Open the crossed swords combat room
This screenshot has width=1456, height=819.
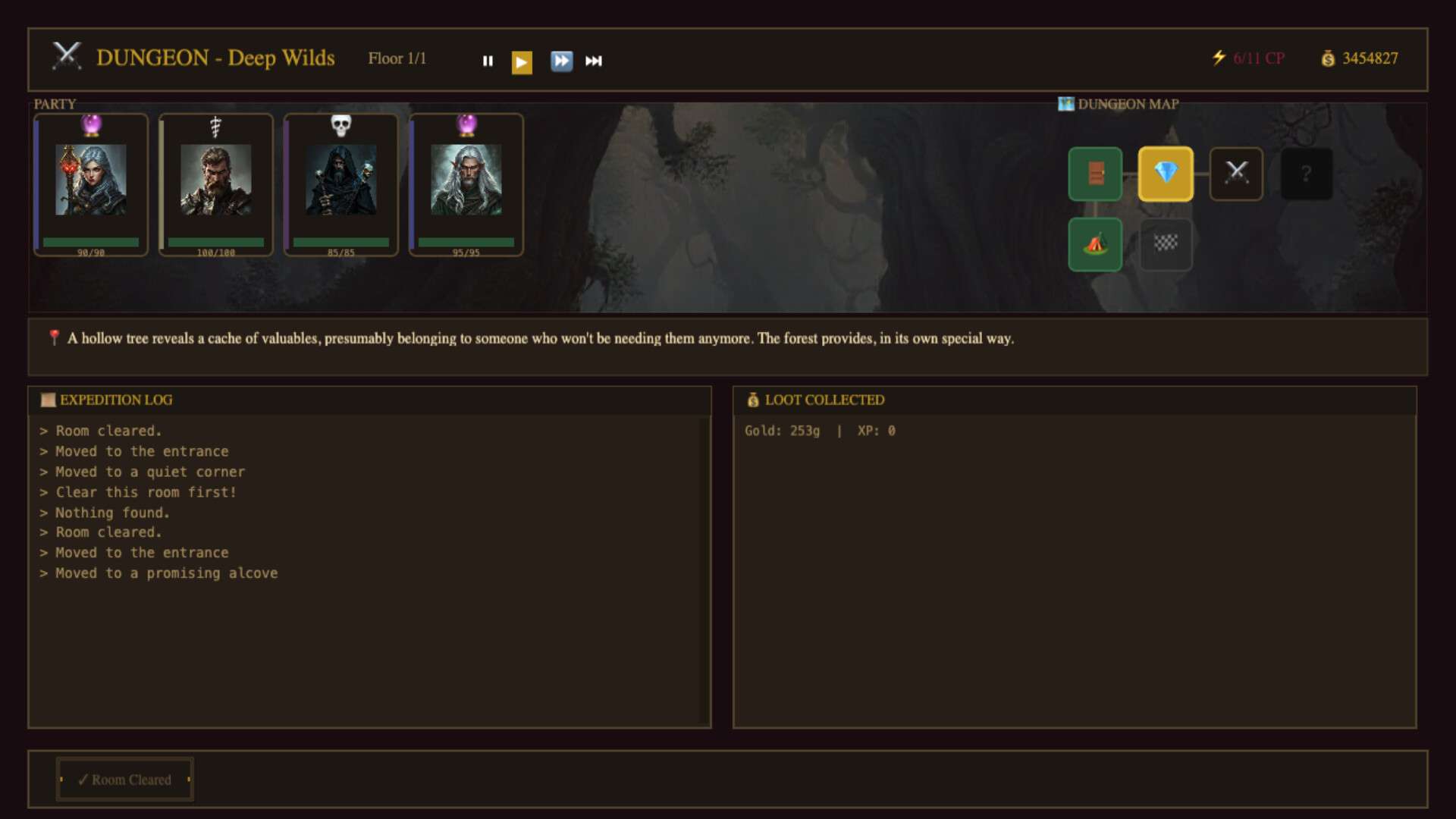(x=1236, y=174)
